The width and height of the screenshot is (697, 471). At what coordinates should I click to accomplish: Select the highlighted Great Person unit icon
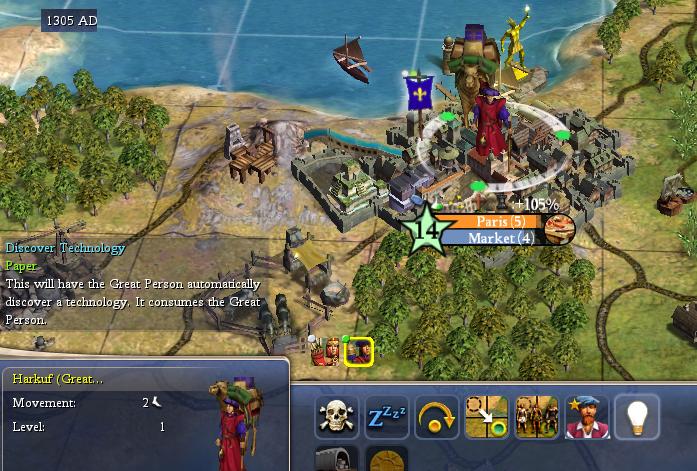pyautogui.click(x=359, y=351)
